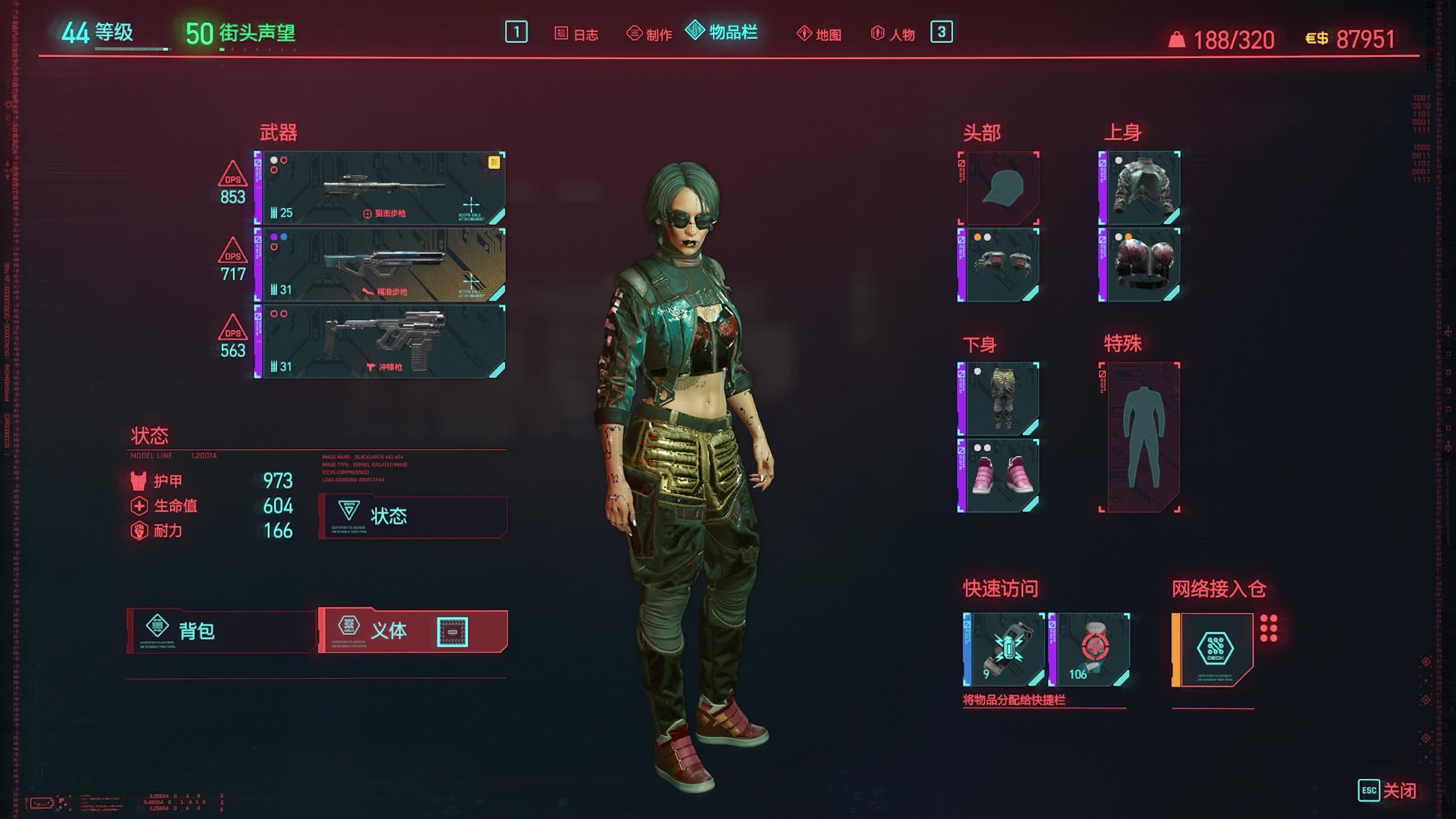Screen dimensions: 1456x819
Task: Select the equipped jacket slot
Action: click(x=1140, y=188)
